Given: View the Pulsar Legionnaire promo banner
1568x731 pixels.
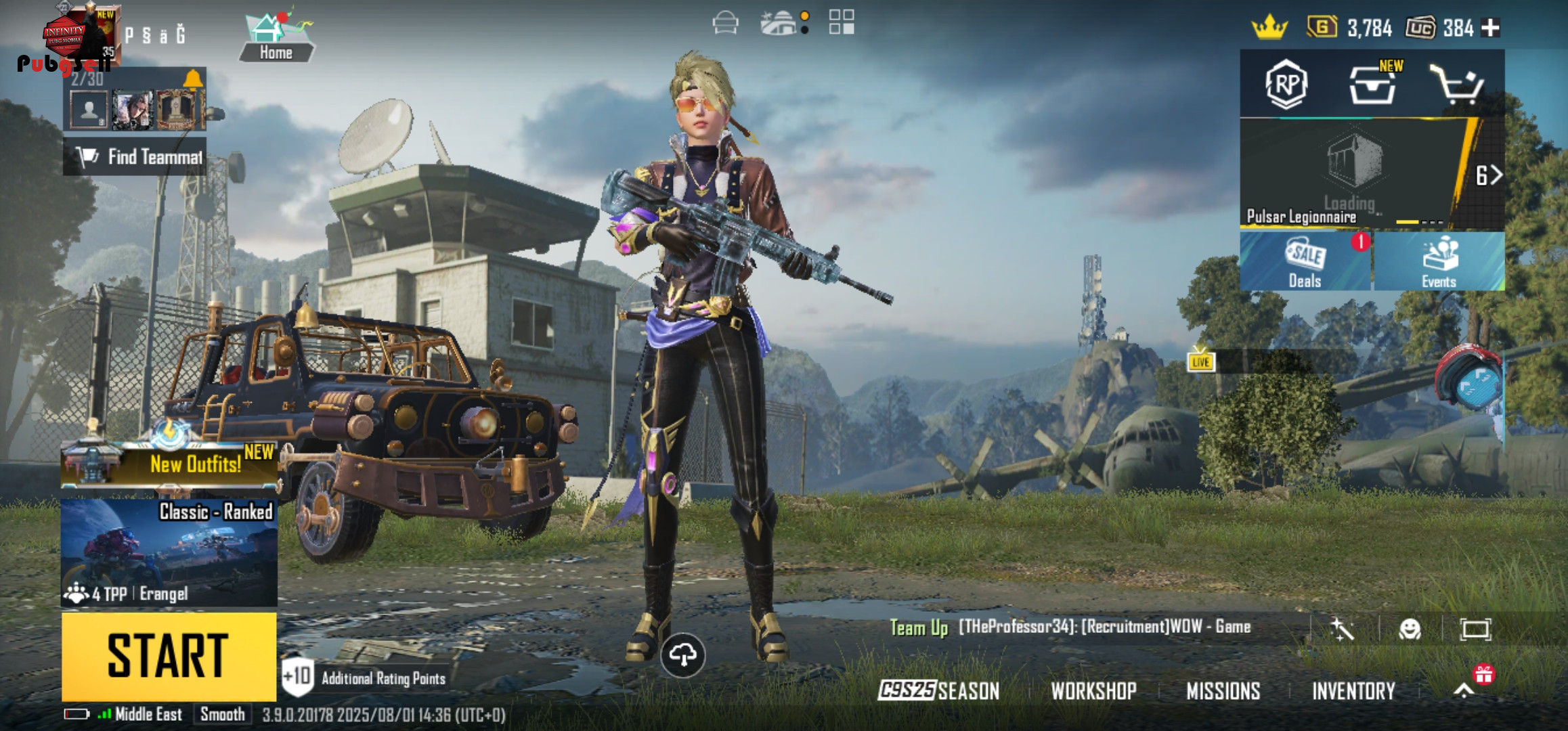Looking at the screenshot, I should coord(1351,175).
